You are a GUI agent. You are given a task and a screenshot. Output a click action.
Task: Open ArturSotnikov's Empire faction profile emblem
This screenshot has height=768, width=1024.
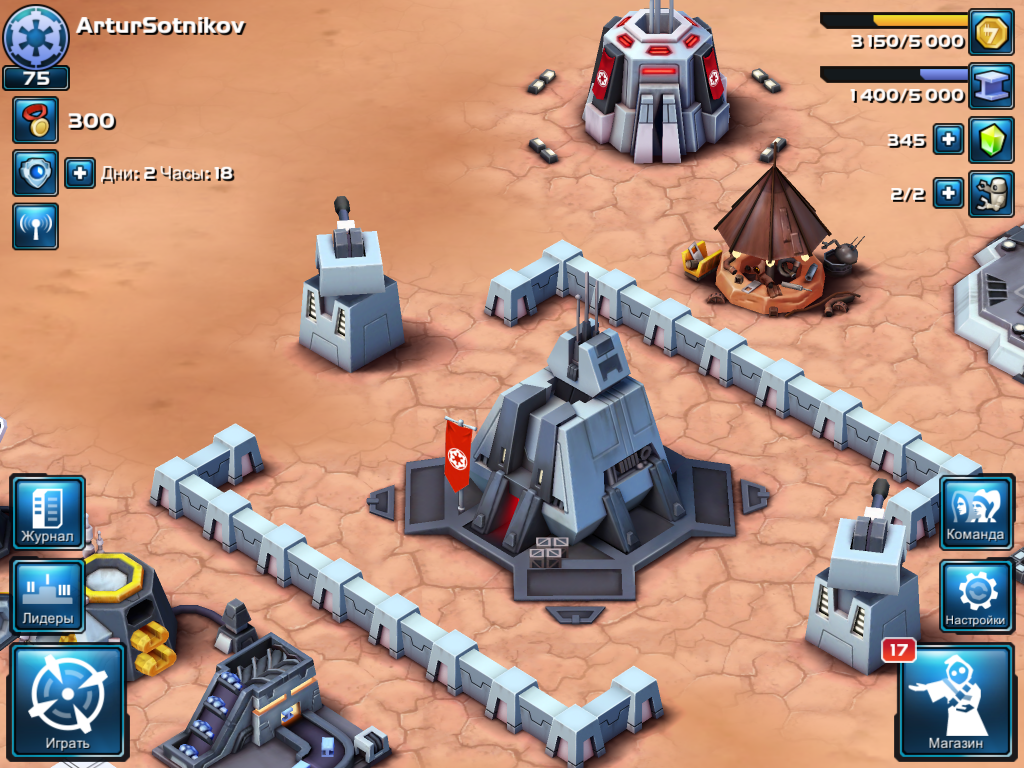(x=36, y=35)
